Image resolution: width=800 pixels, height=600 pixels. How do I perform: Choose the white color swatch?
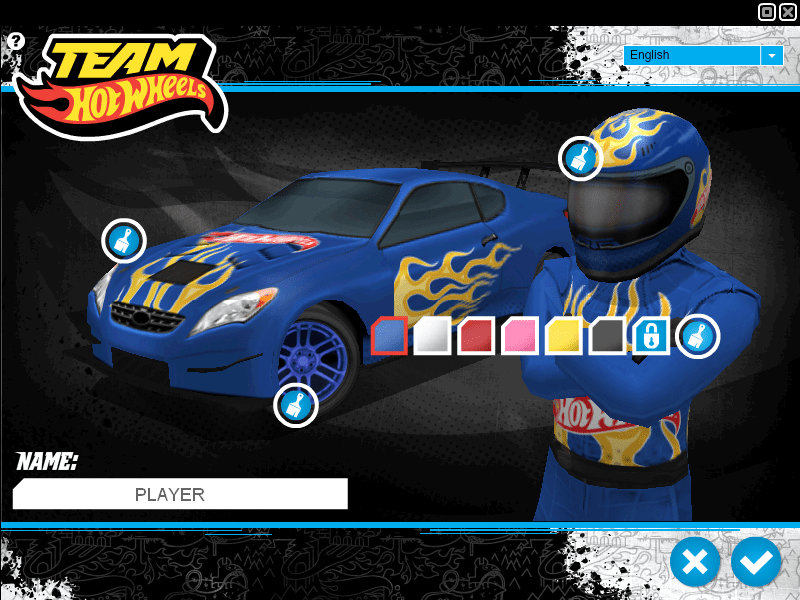[x=433, y=336]
